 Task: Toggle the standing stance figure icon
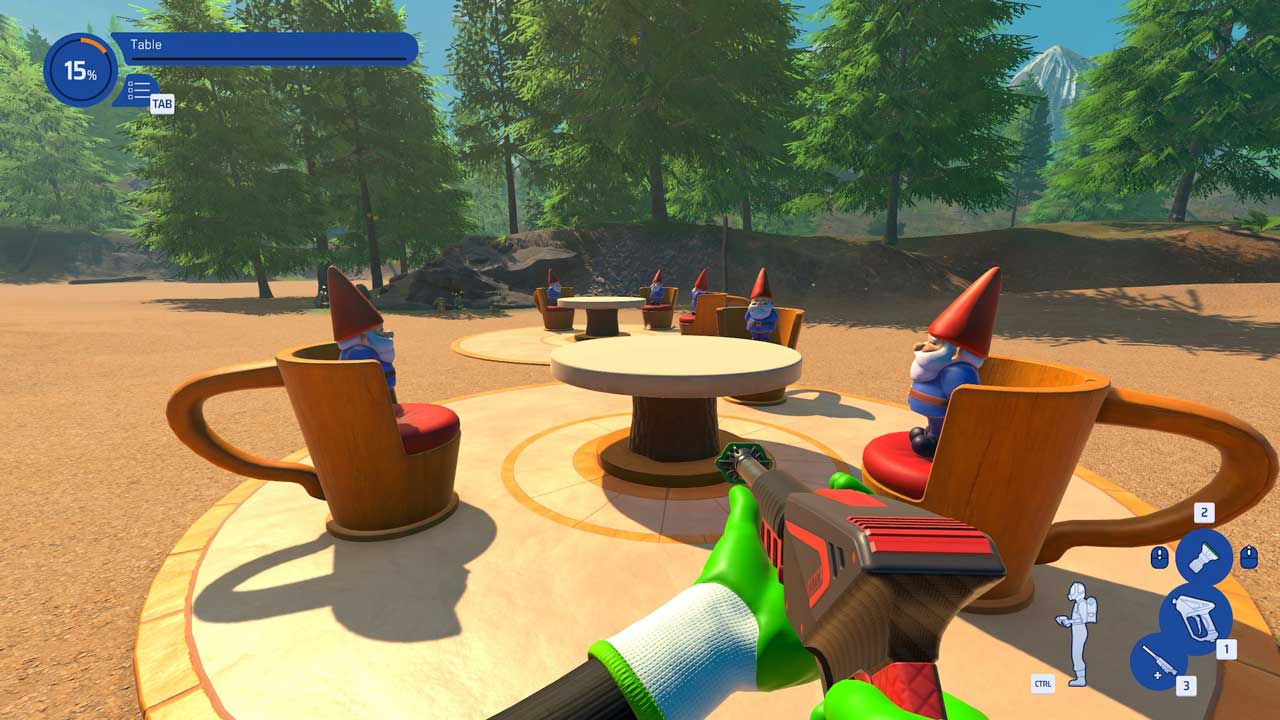click(1075, 633)
